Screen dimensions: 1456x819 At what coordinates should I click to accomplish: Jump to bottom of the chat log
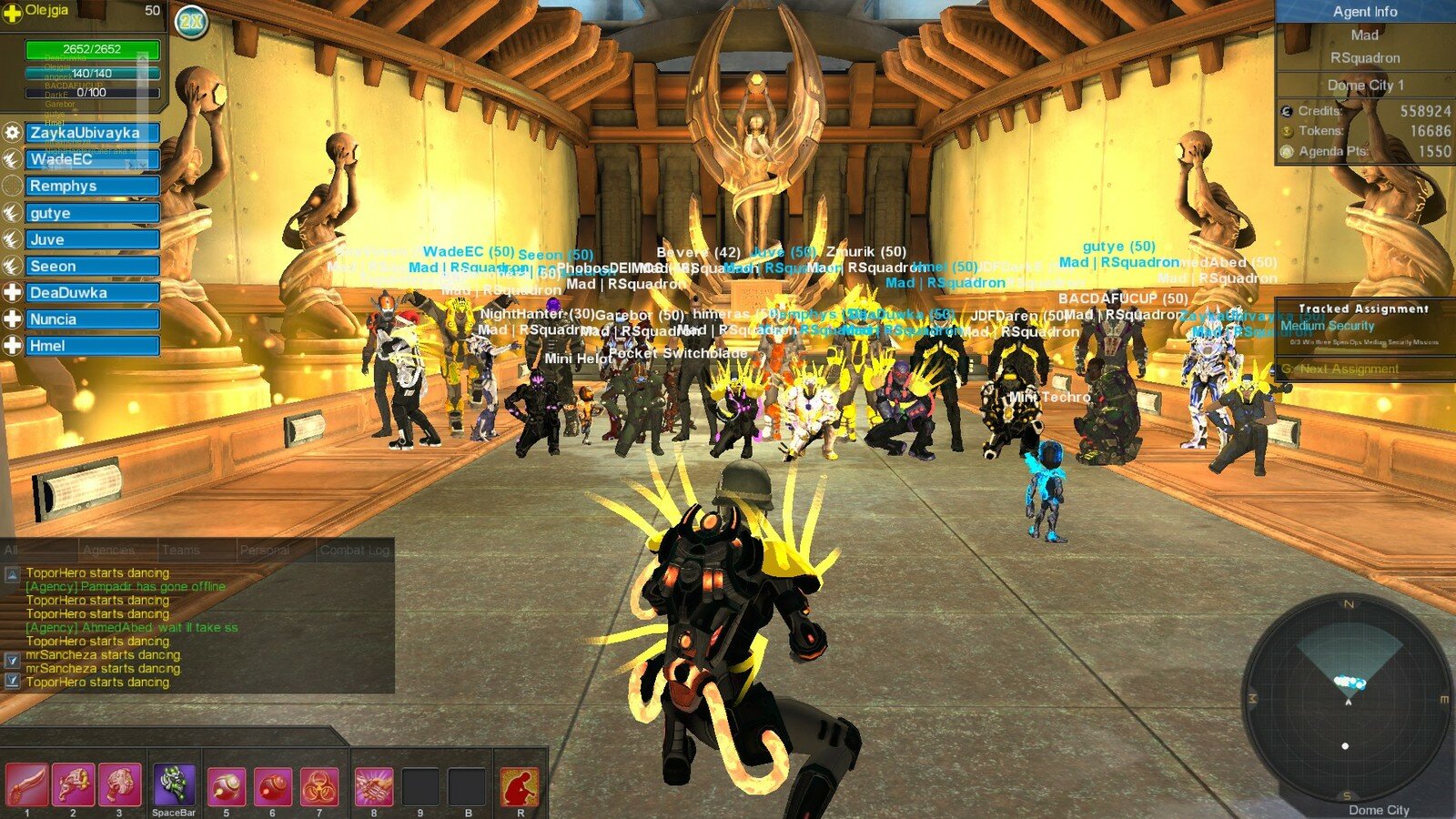pyautogui.click(x=12, y=680)
